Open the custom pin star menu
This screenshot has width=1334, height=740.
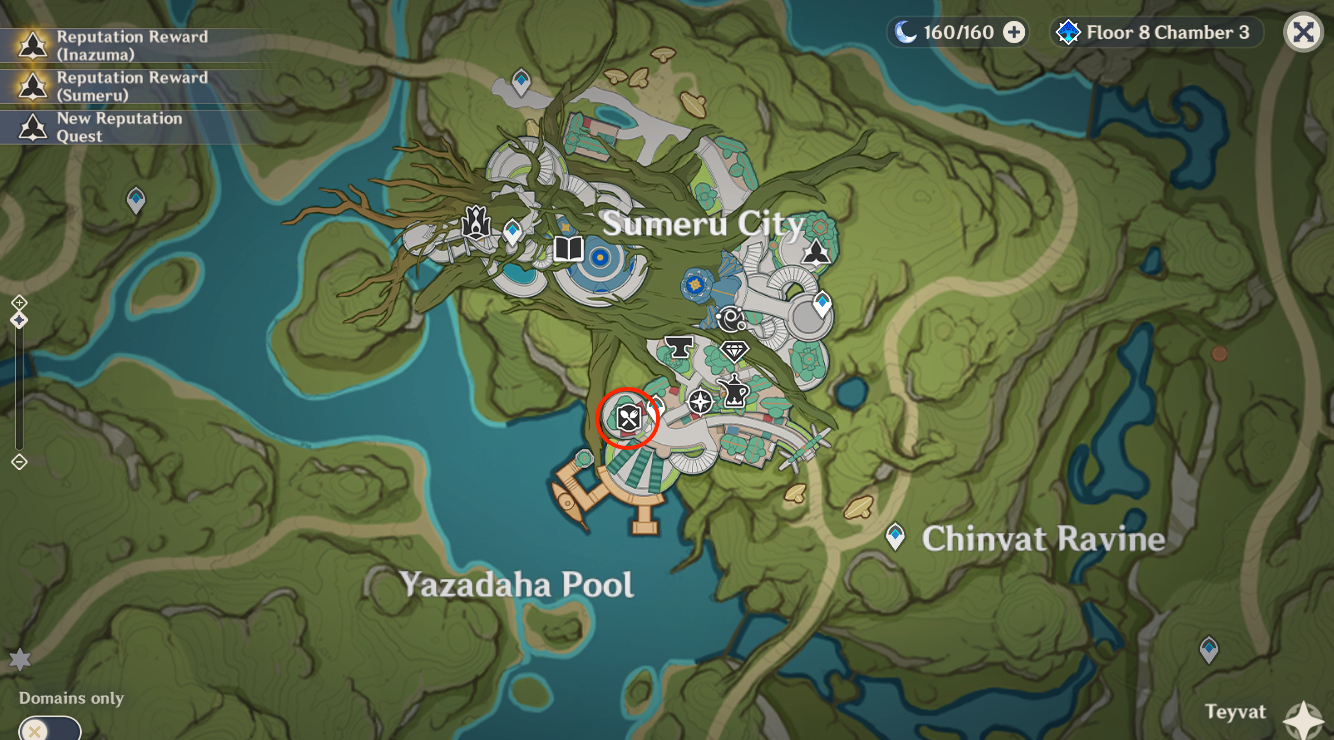pos(20,659)
